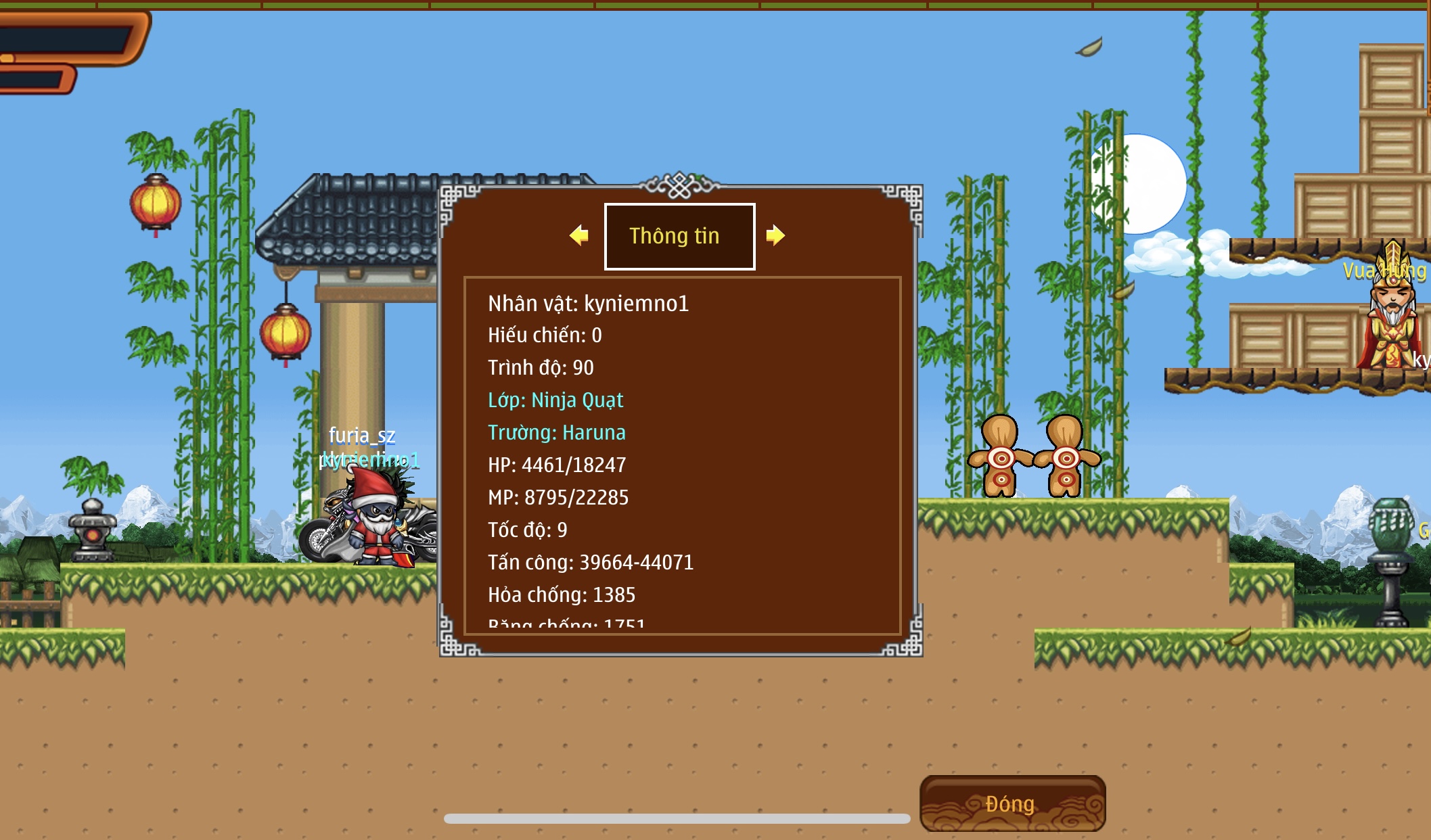Select the Thông tin tab header

pos(679,236)
